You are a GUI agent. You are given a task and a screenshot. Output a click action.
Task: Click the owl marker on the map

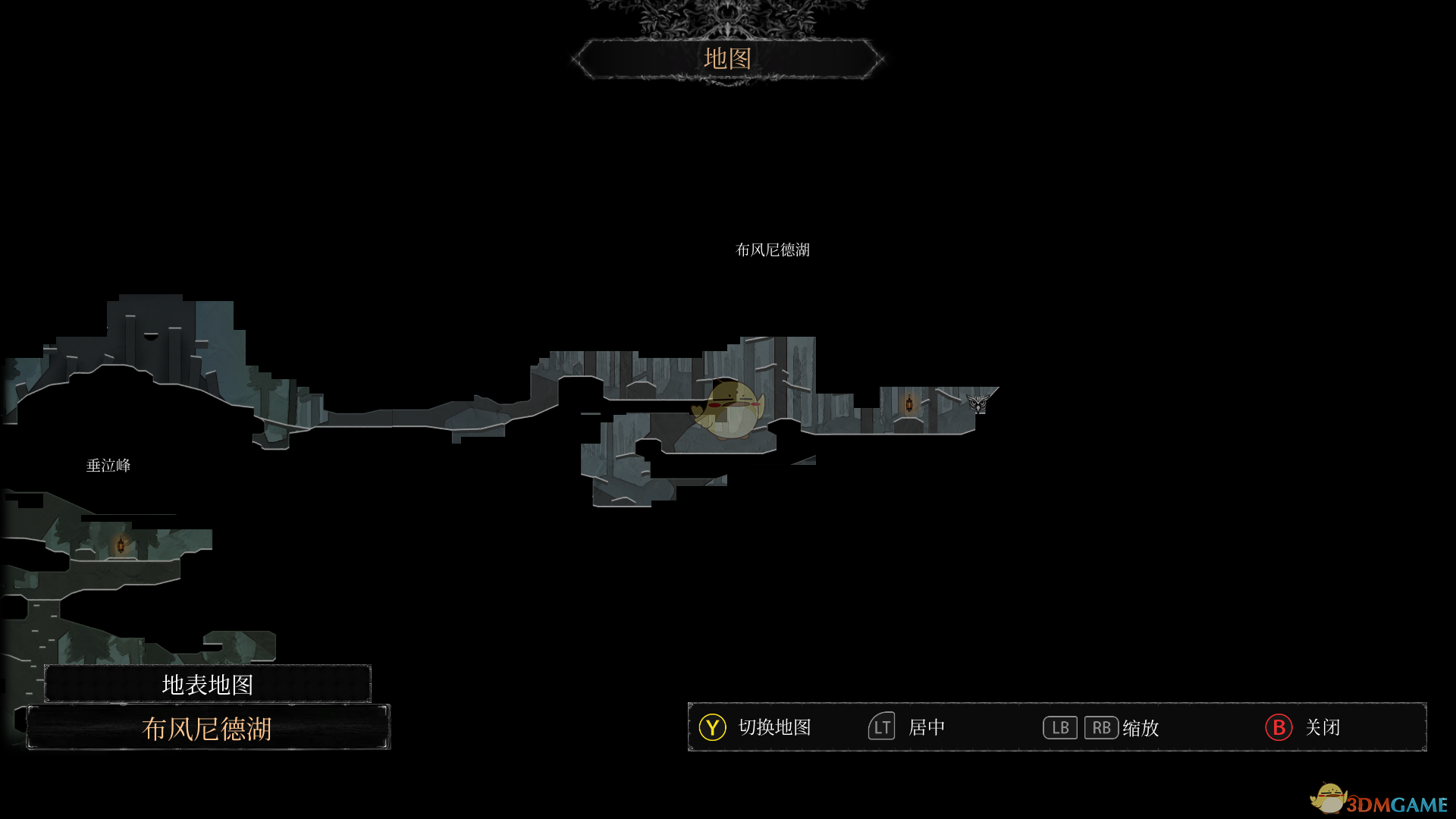click(978, 403)
